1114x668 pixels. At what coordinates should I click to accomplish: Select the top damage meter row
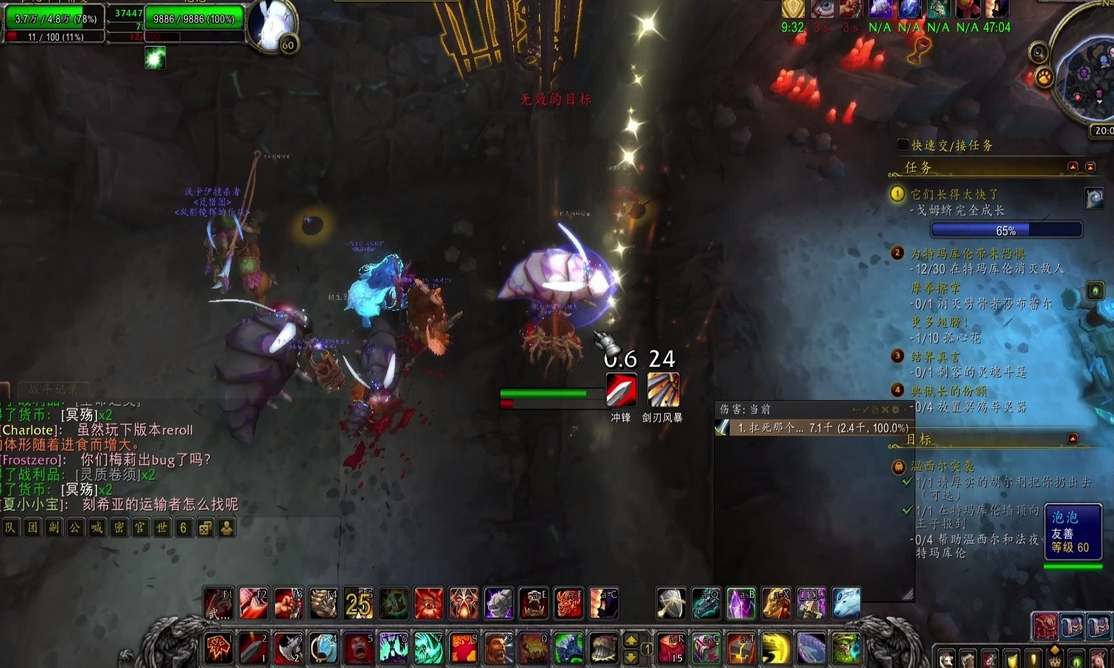click(x=812, y=427)
